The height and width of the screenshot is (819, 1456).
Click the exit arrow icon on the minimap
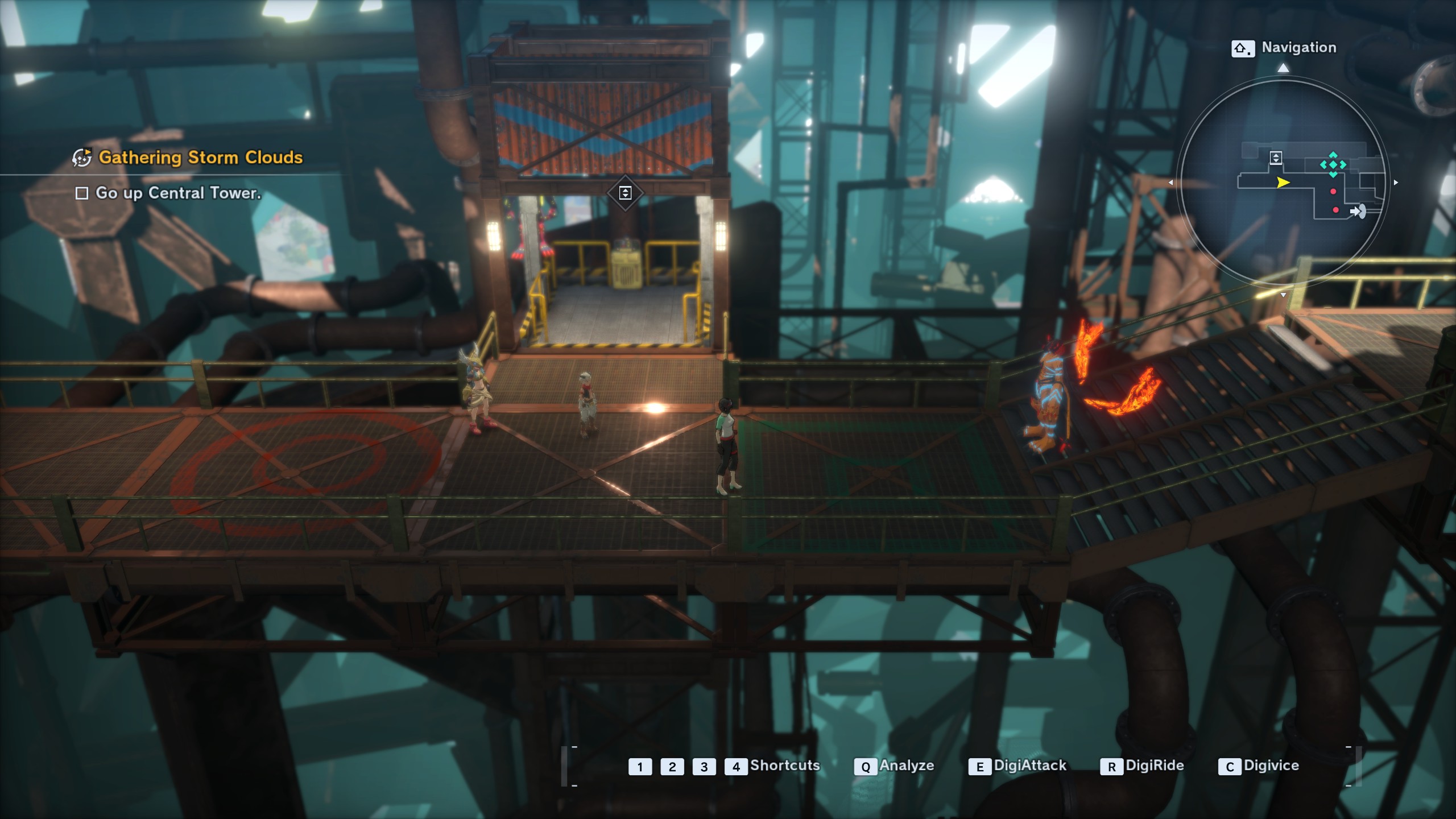click(1358, 212)
